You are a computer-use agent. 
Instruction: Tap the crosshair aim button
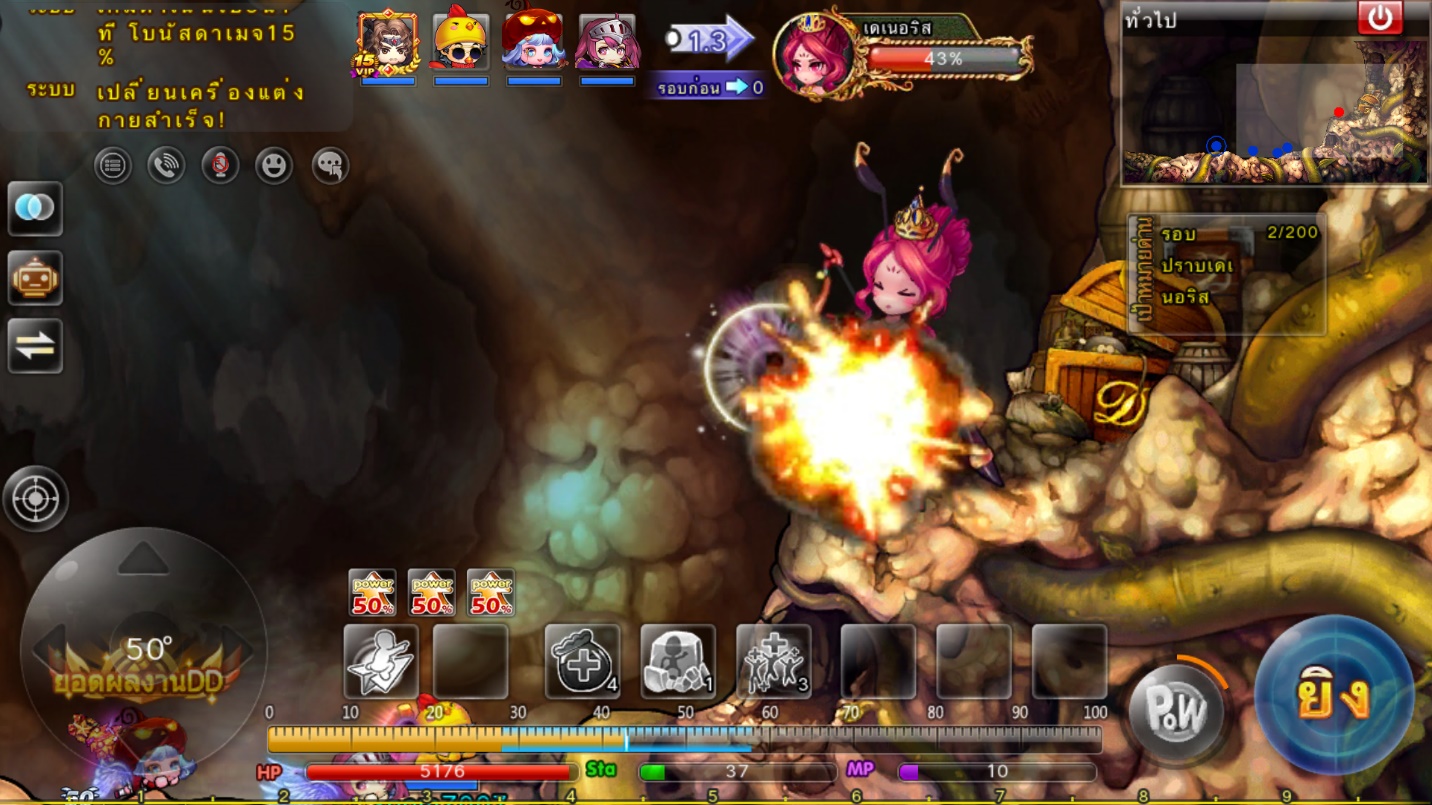[x=36, y=498]
